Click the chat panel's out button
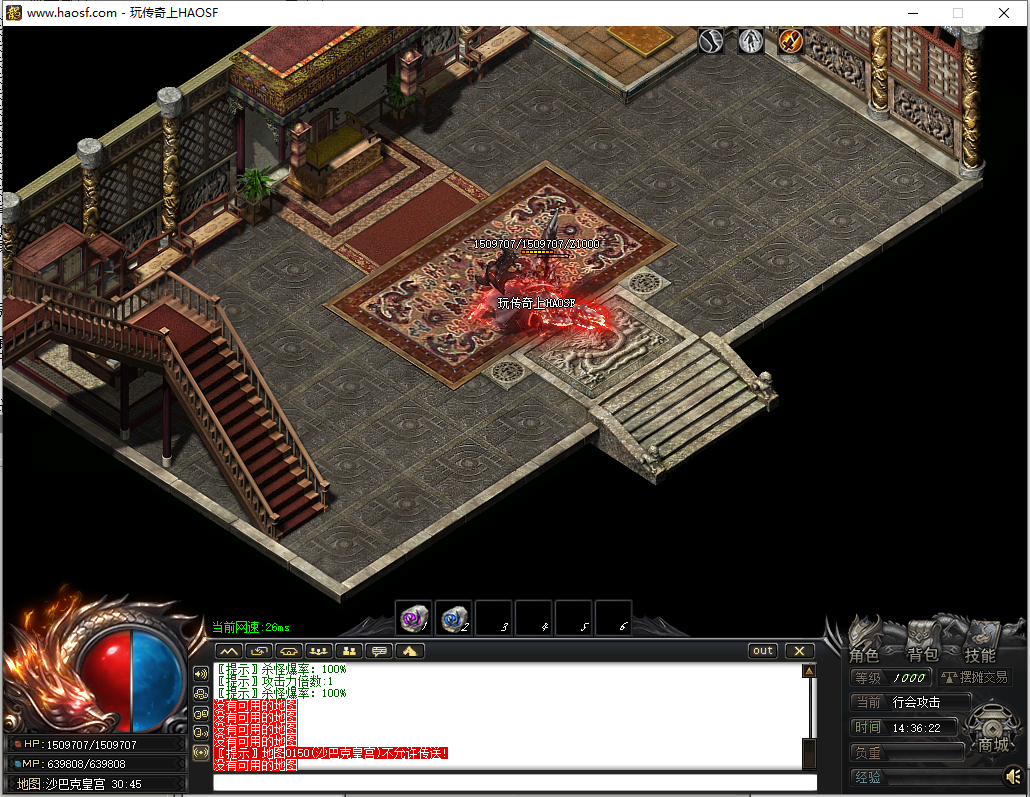Image resolution: width=1030 pixels, height=797 pixels. pos(763,651)
